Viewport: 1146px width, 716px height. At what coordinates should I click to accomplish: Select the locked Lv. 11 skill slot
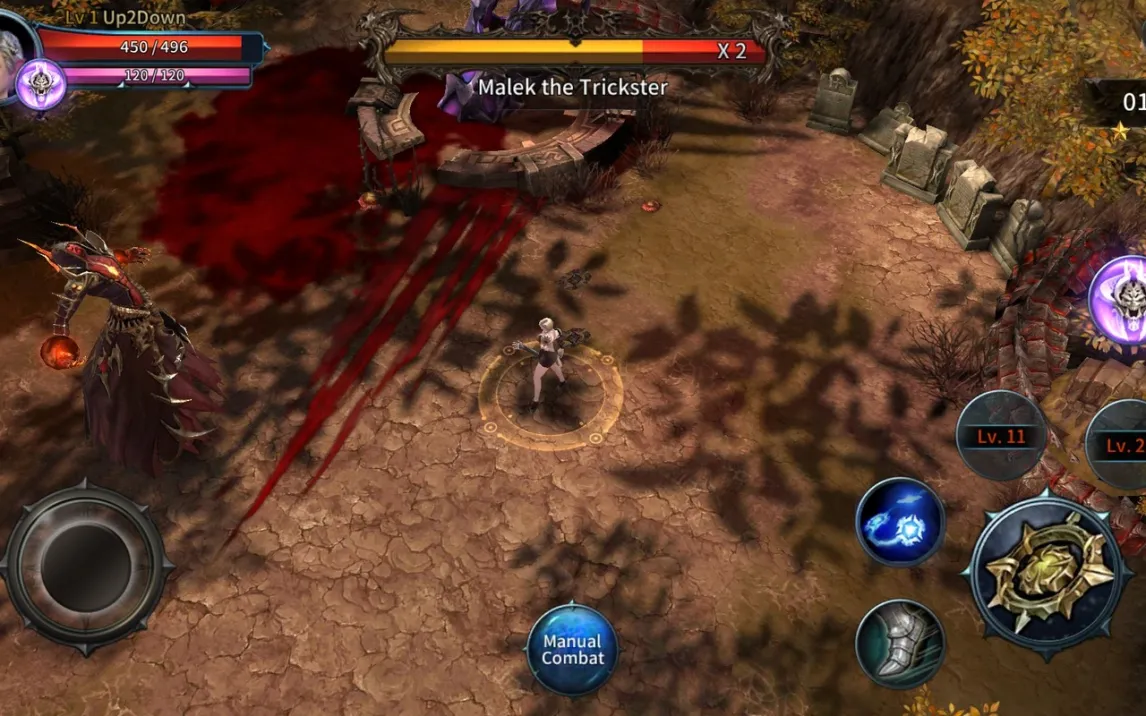pyautogui.click(x=1001, y=436)
